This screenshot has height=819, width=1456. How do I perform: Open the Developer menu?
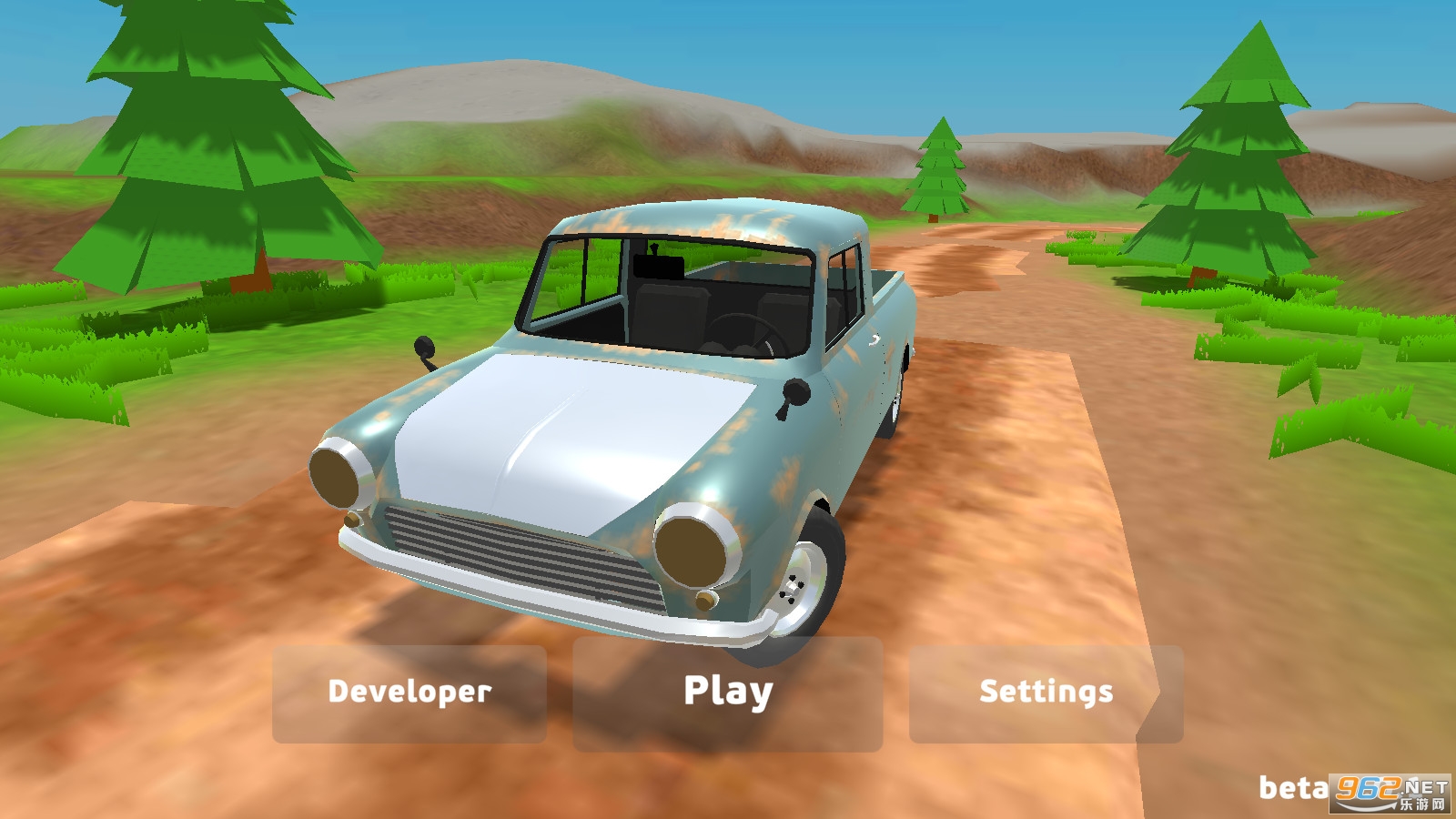pyautogui.click(x=409, y=693)
